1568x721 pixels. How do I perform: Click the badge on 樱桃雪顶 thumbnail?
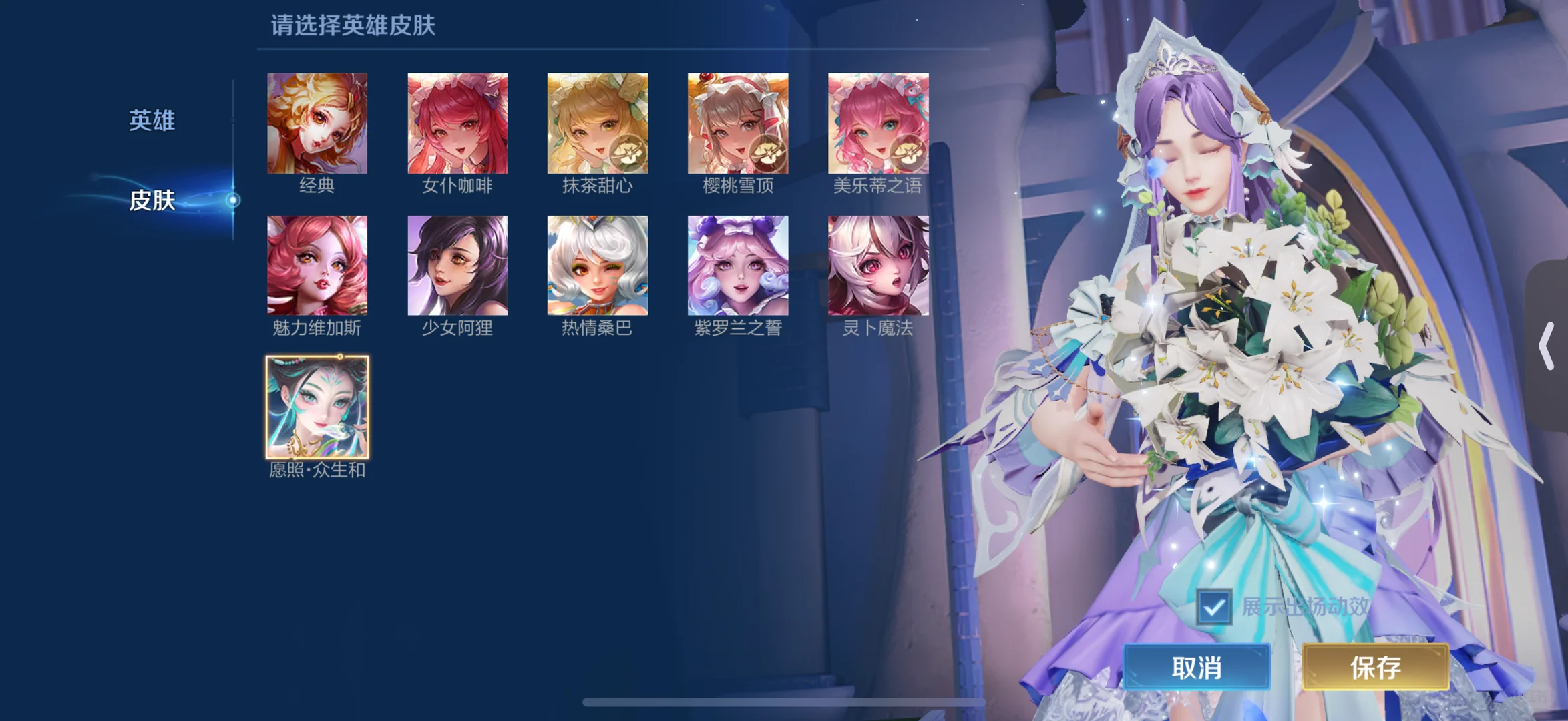[x=768, y=154]
